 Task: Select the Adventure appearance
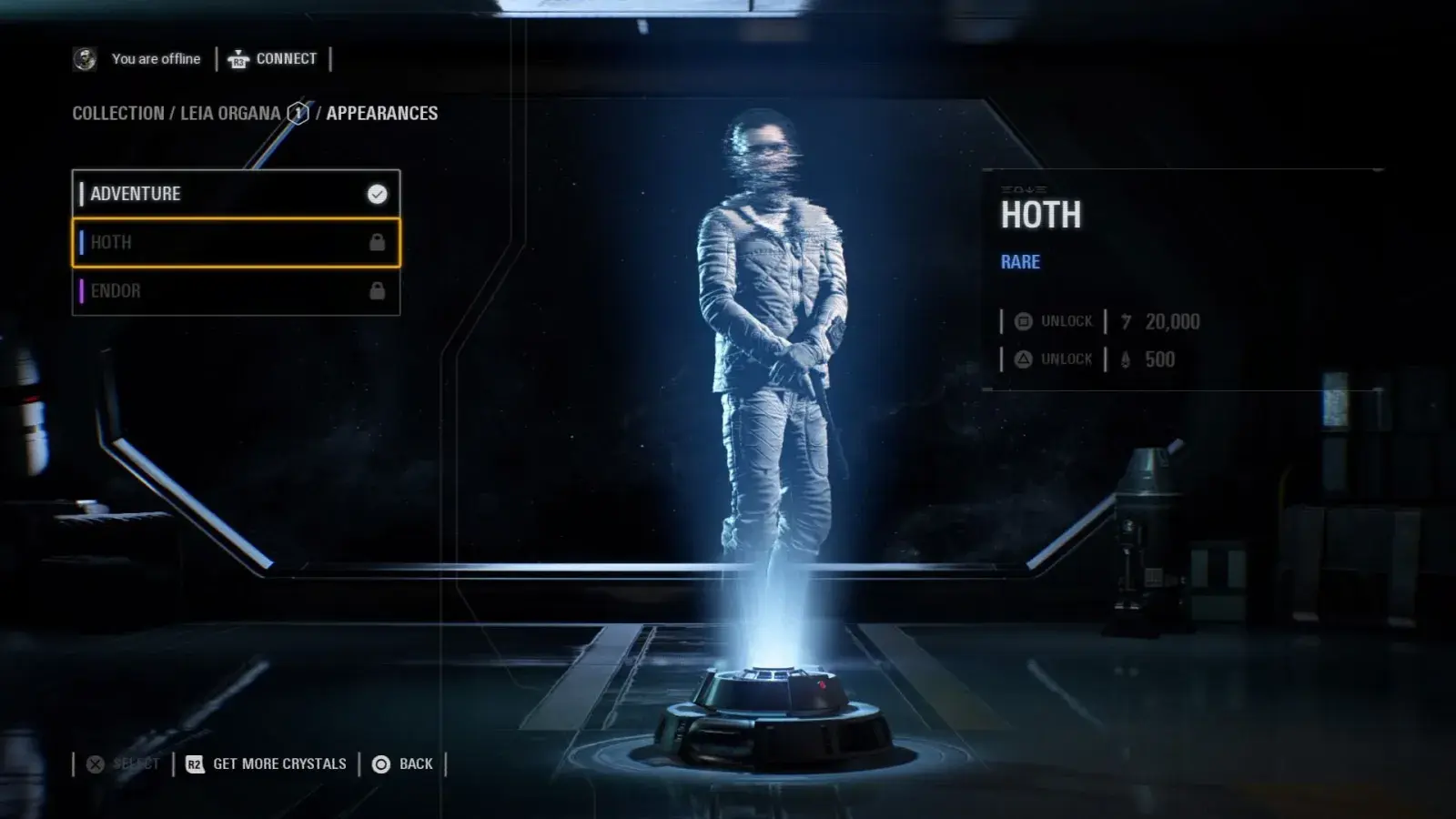(235, 194)
